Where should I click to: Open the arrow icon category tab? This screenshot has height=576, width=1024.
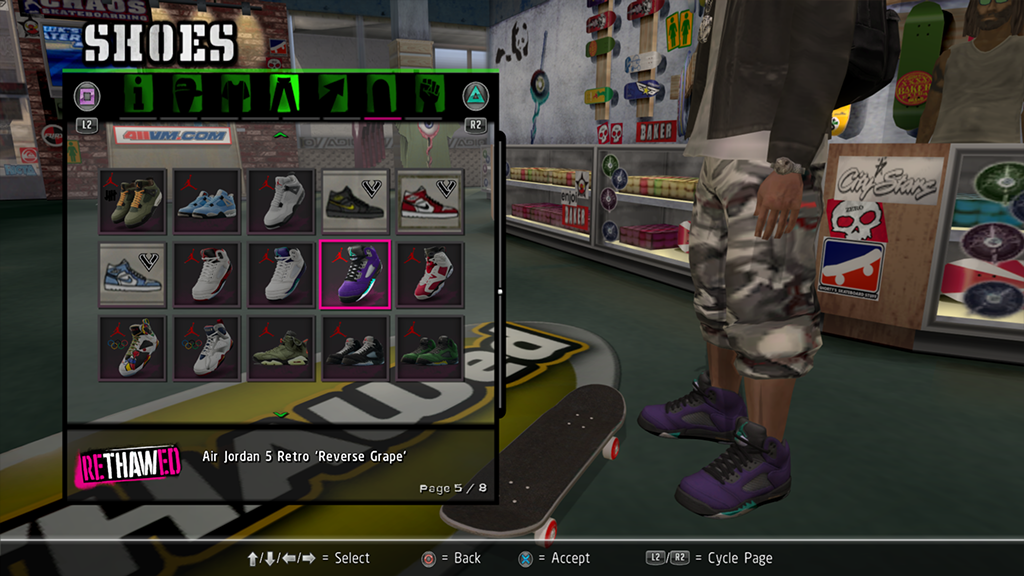coord(333,96)
